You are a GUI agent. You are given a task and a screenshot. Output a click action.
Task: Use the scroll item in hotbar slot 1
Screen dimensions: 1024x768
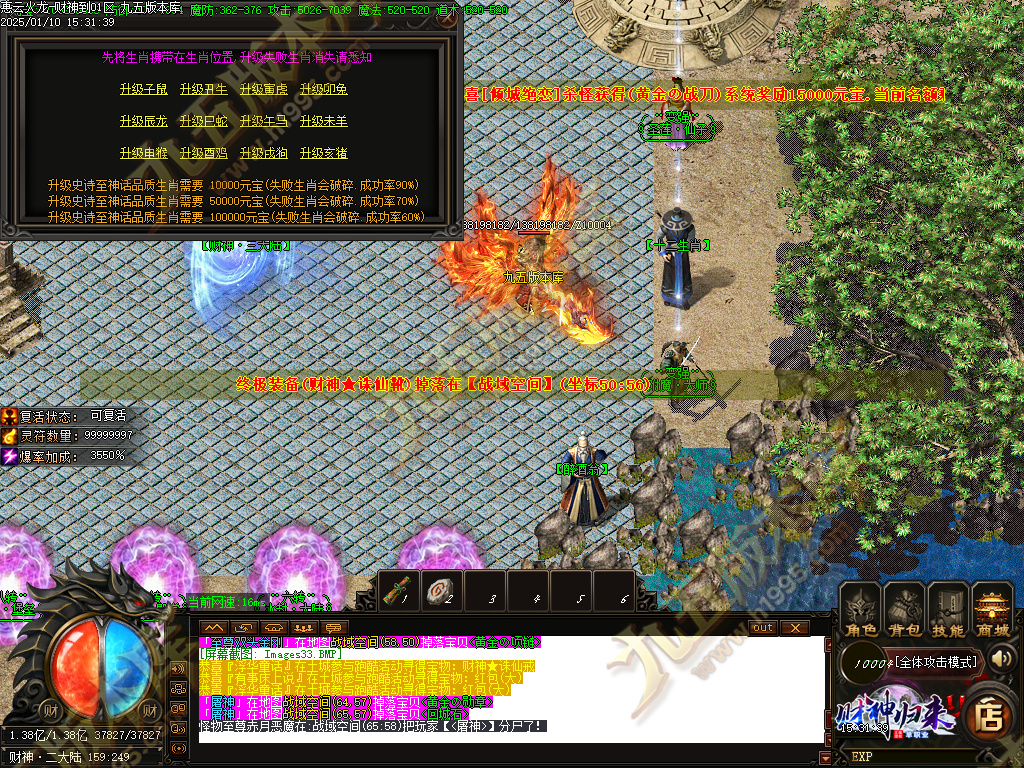click(401, 591)
